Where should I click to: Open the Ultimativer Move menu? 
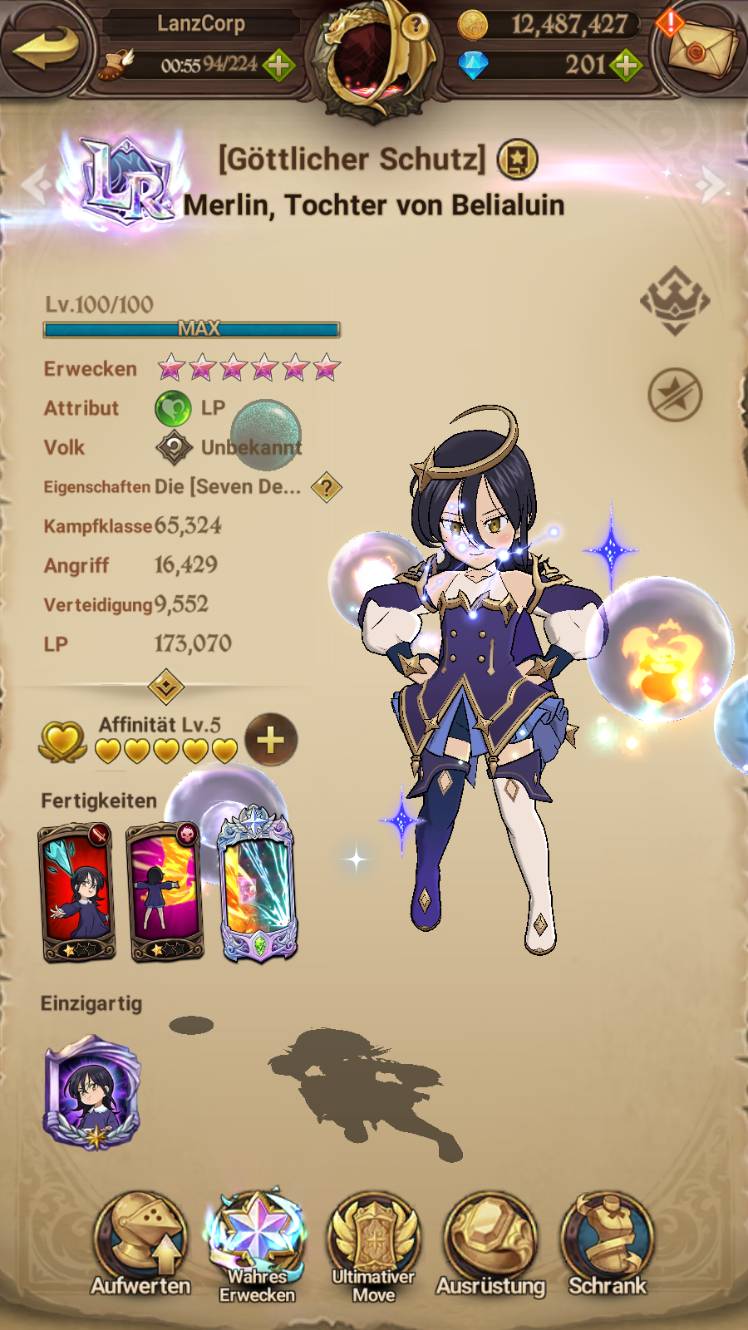(373, 1245)
